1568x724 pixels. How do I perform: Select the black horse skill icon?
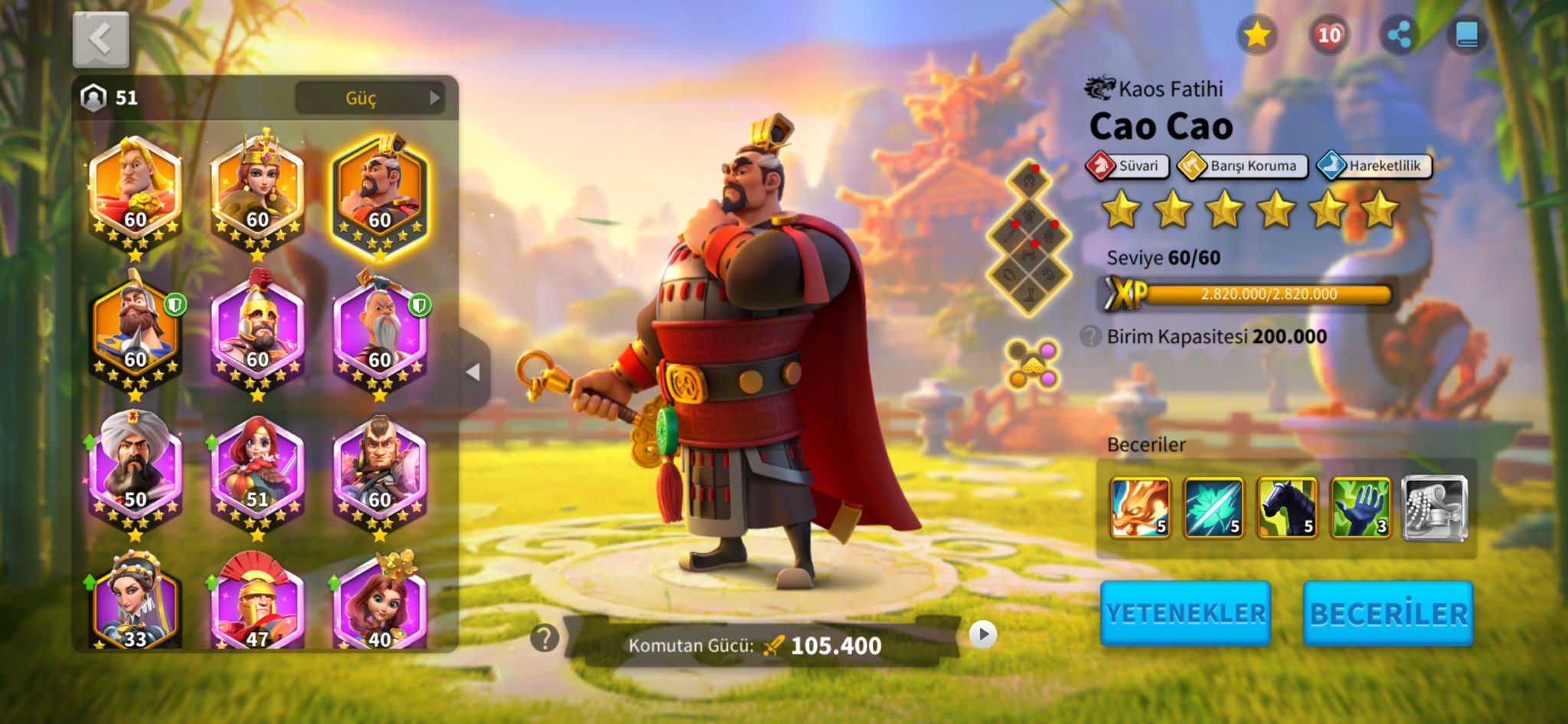click(x=1287, y=507)
